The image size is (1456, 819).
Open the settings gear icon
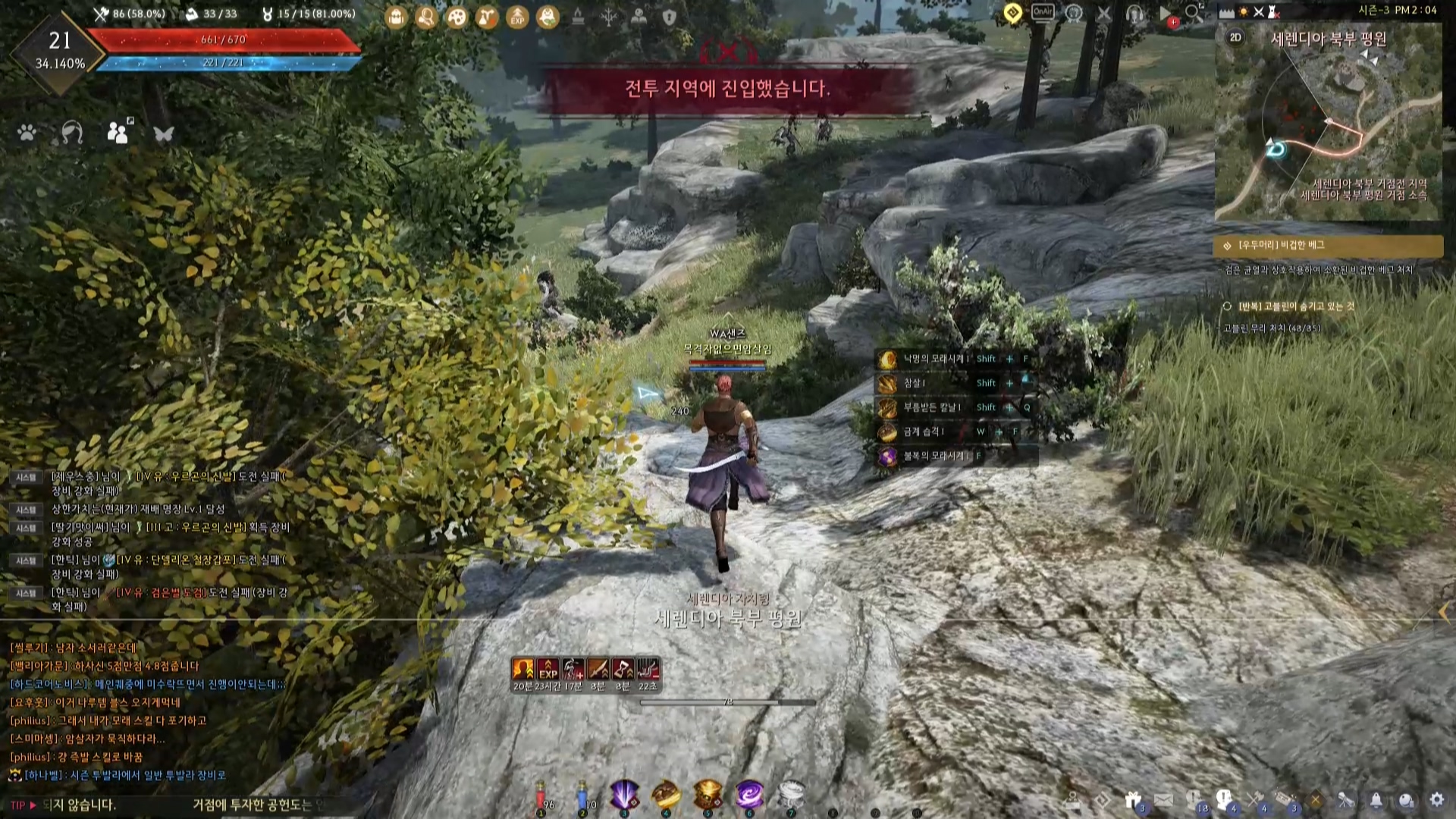tap(1436, 800)
